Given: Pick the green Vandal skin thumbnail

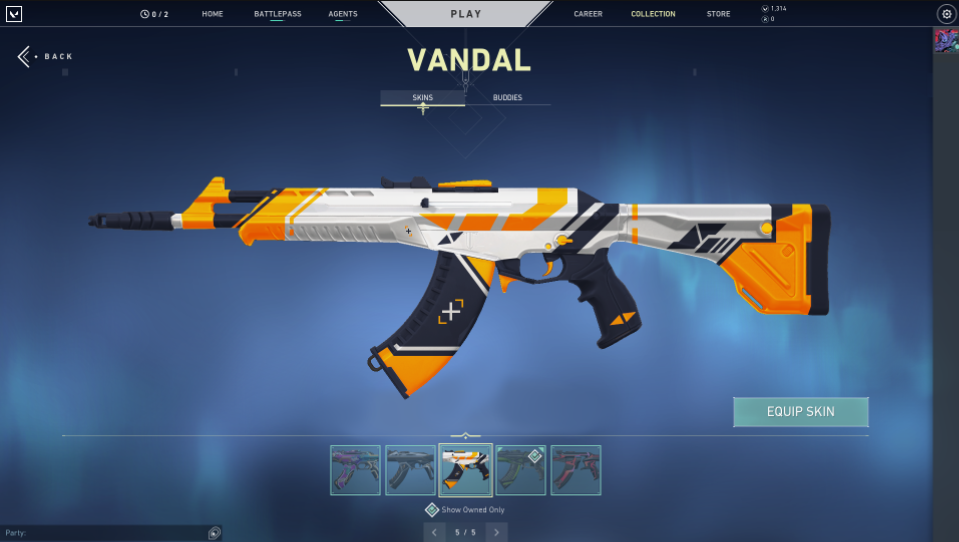Looking at the screenshot, I should [x=521, y=470].
